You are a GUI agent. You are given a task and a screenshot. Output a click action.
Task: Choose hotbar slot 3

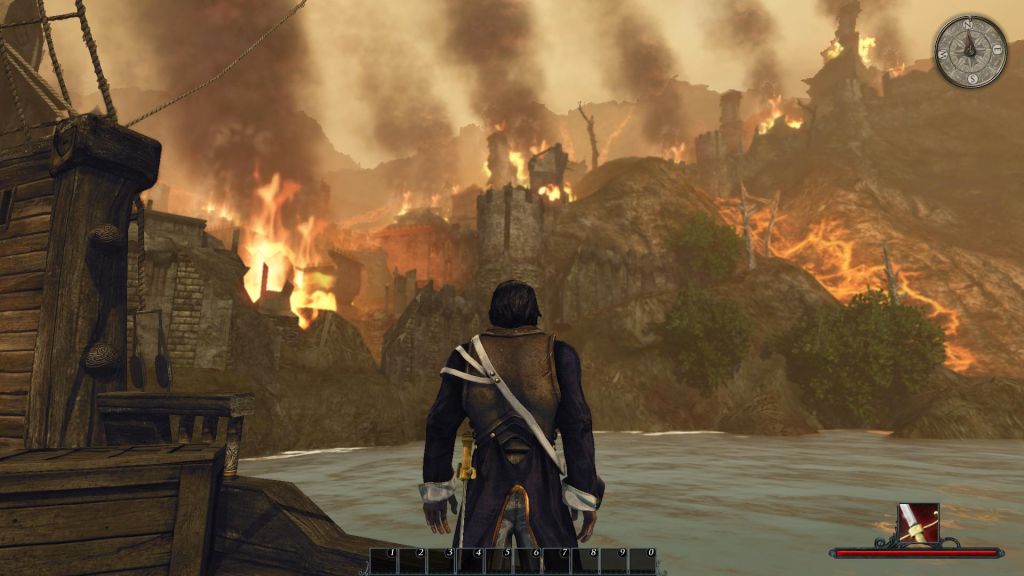tap(442, 561)
